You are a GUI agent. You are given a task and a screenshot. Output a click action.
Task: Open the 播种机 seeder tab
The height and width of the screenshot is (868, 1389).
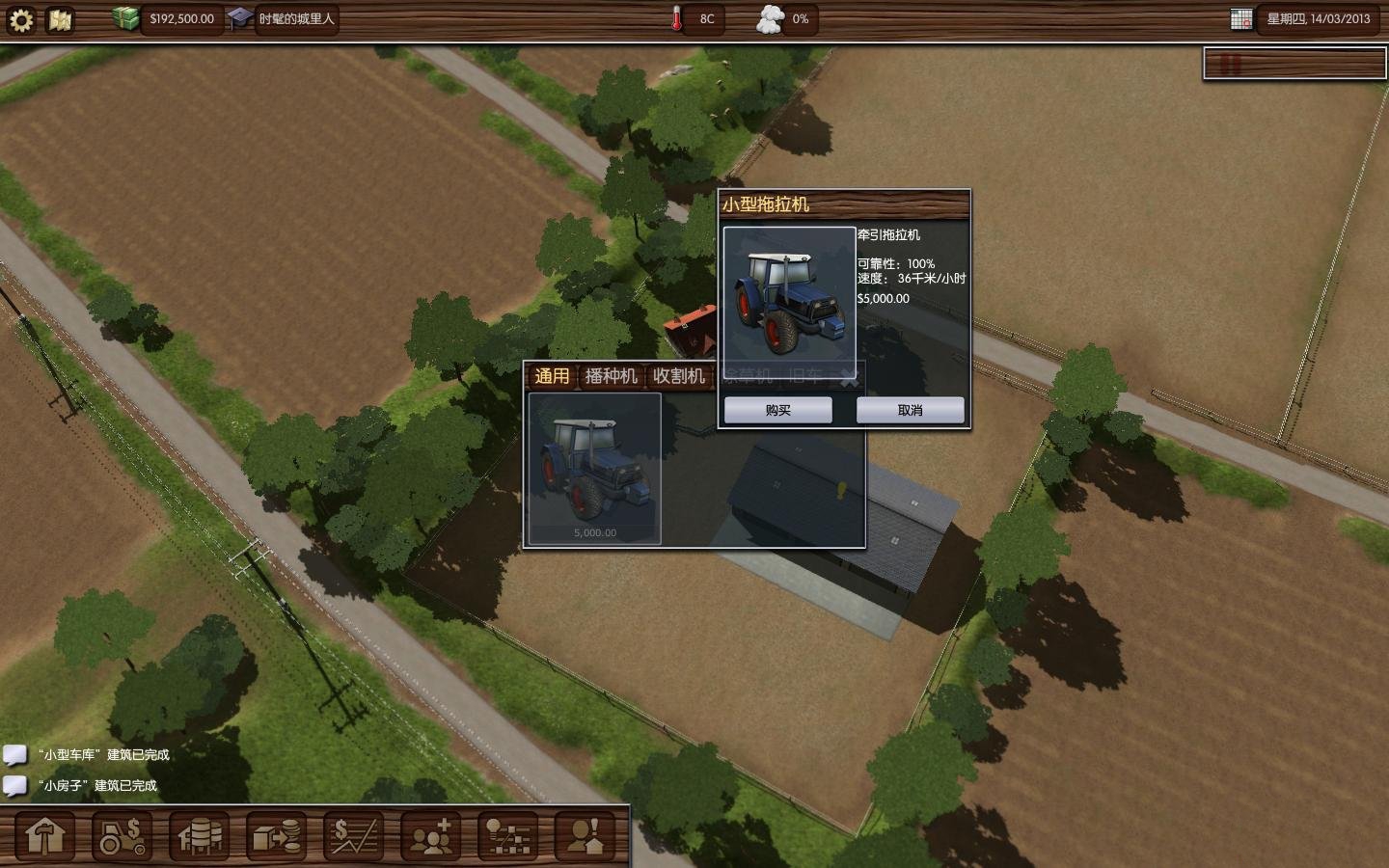click(611, 376)
